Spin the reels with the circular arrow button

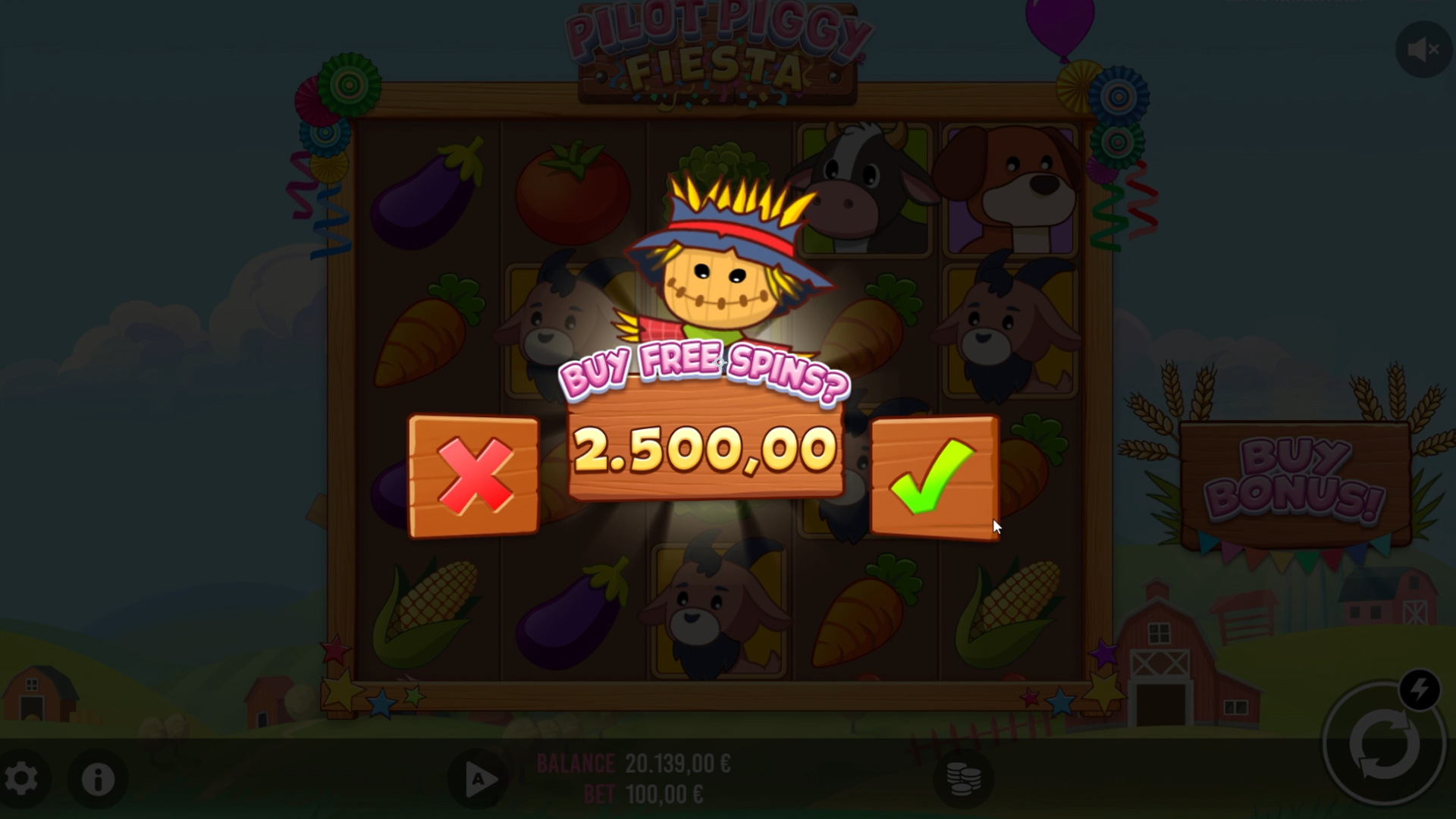click(1382, 745)
